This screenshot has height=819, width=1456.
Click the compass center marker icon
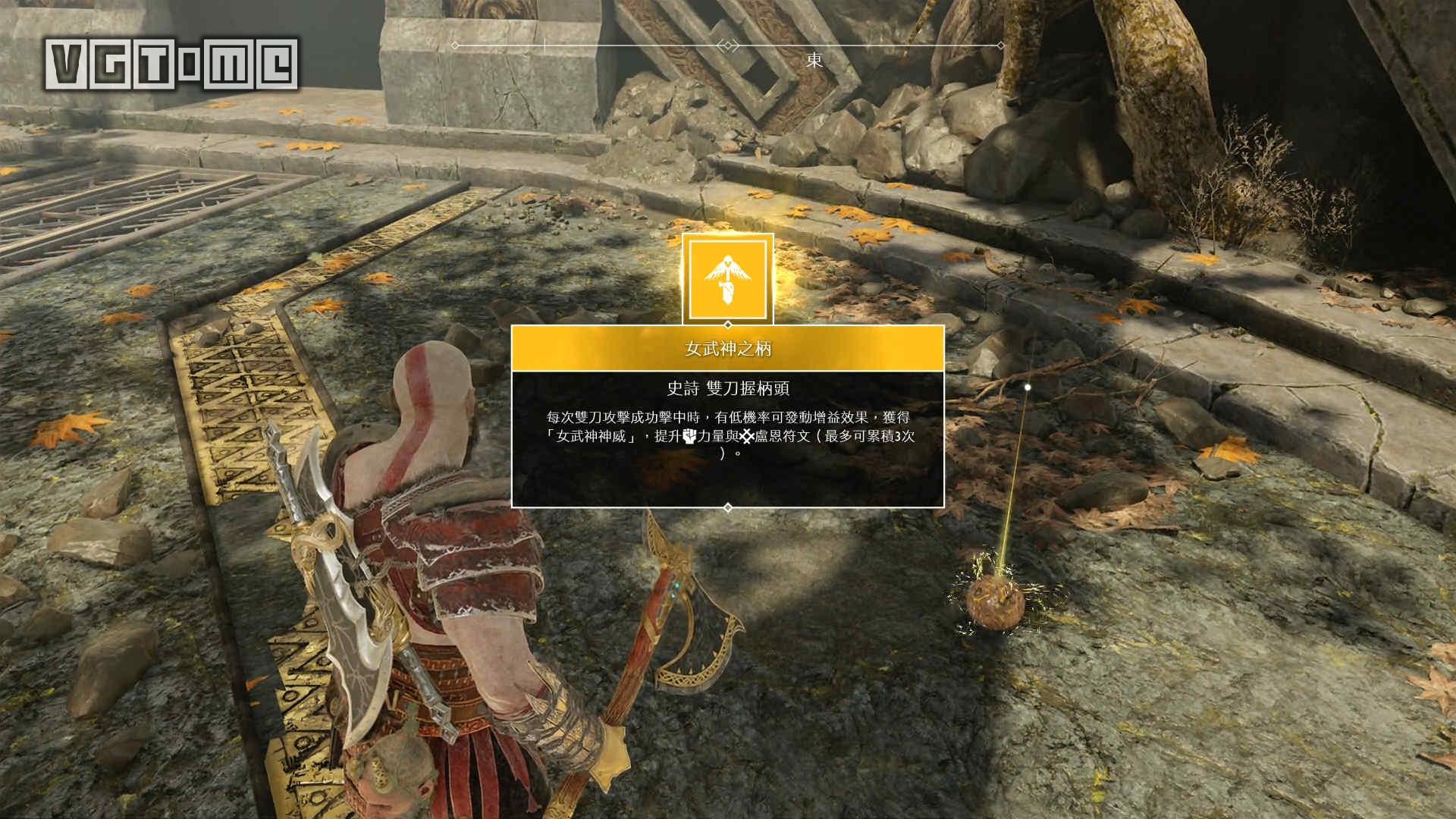pyautogui.click(x=727, y=44)
